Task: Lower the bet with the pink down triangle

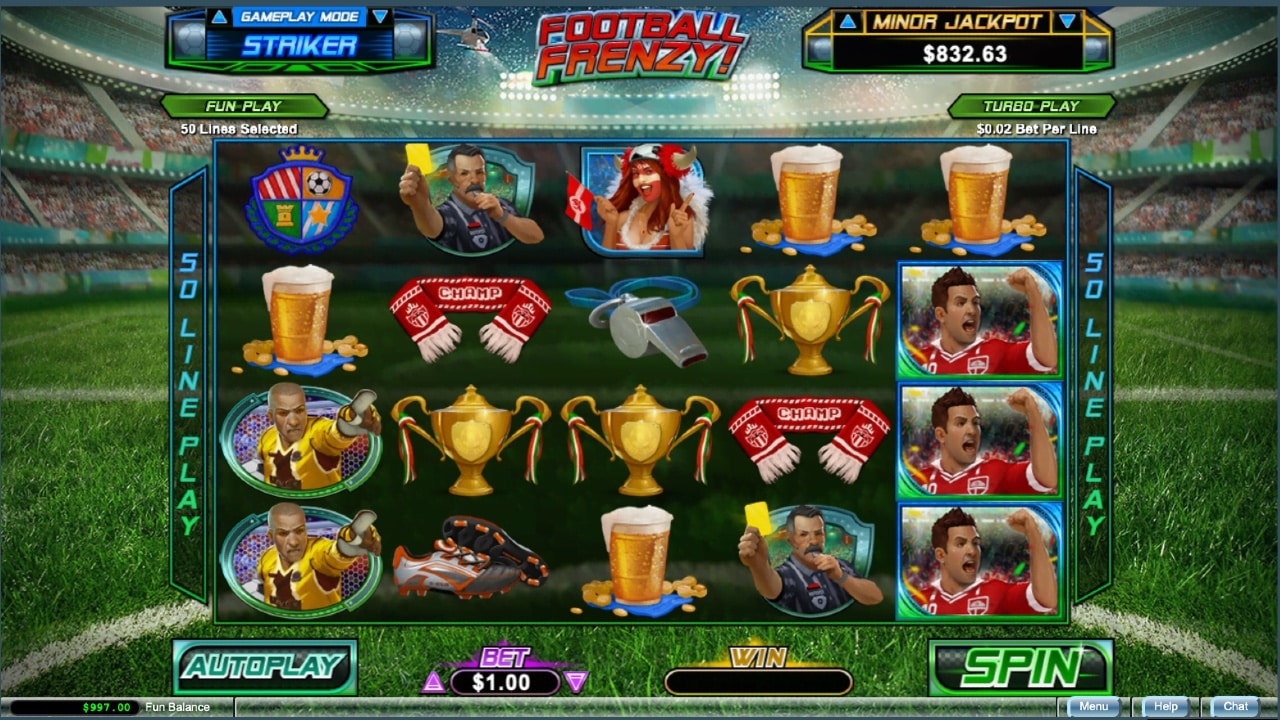Action: [576, 682]
